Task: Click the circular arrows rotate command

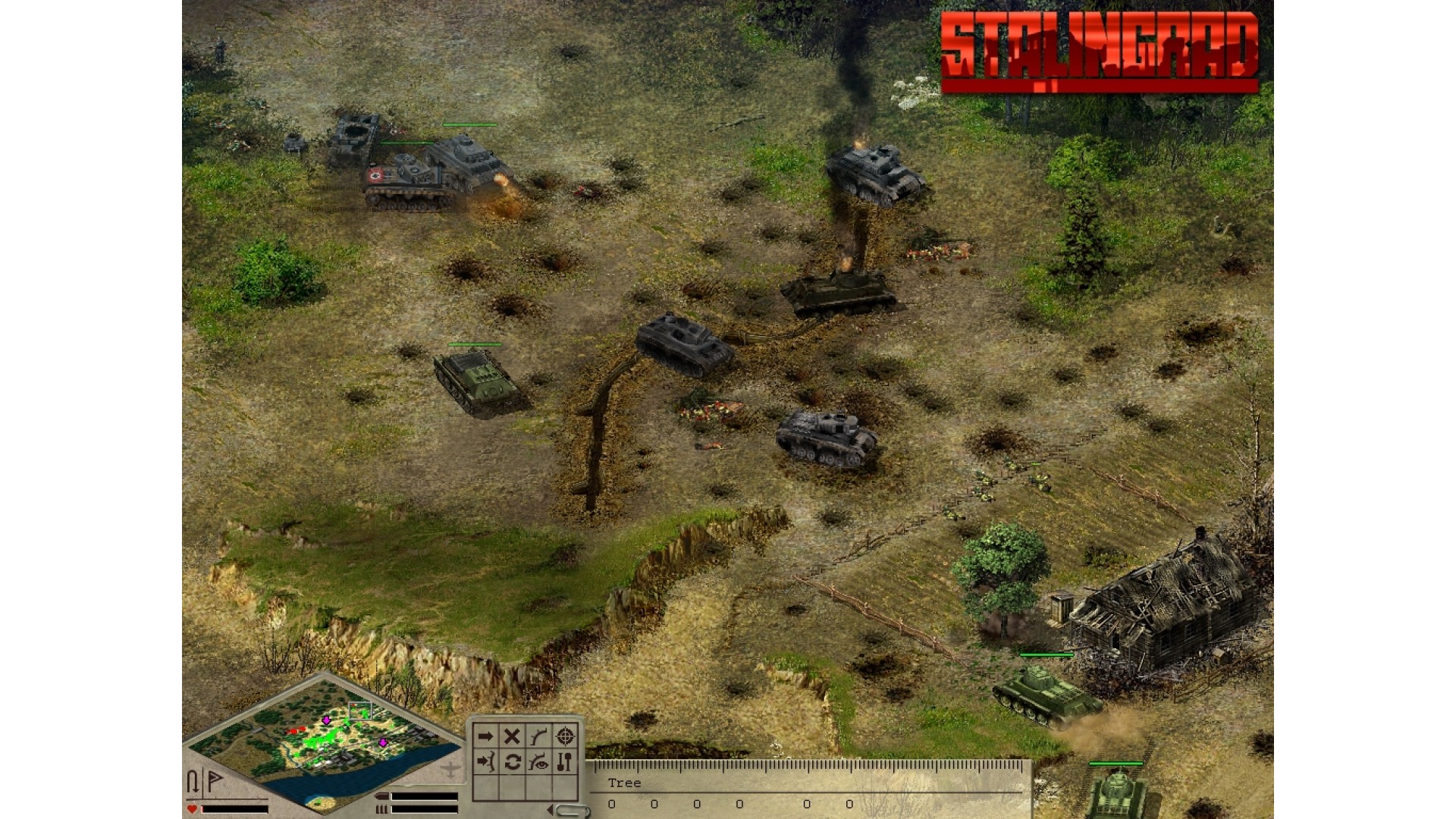Action: pos(512,761)
